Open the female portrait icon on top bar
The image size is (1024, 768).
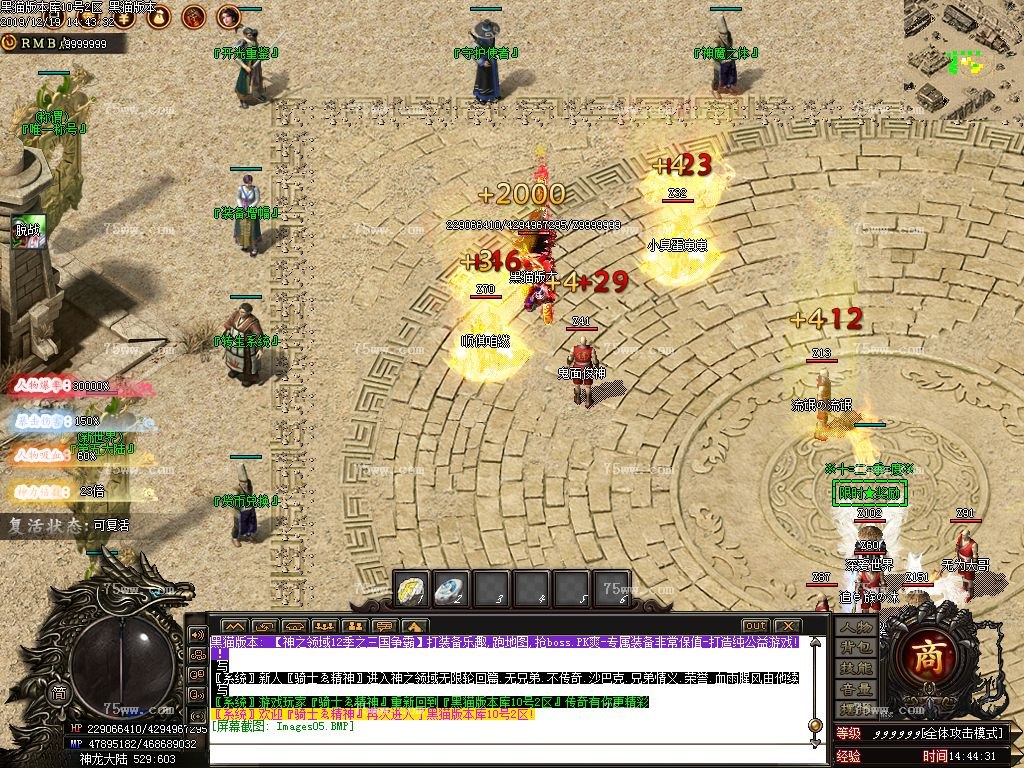tap(229, 16)
